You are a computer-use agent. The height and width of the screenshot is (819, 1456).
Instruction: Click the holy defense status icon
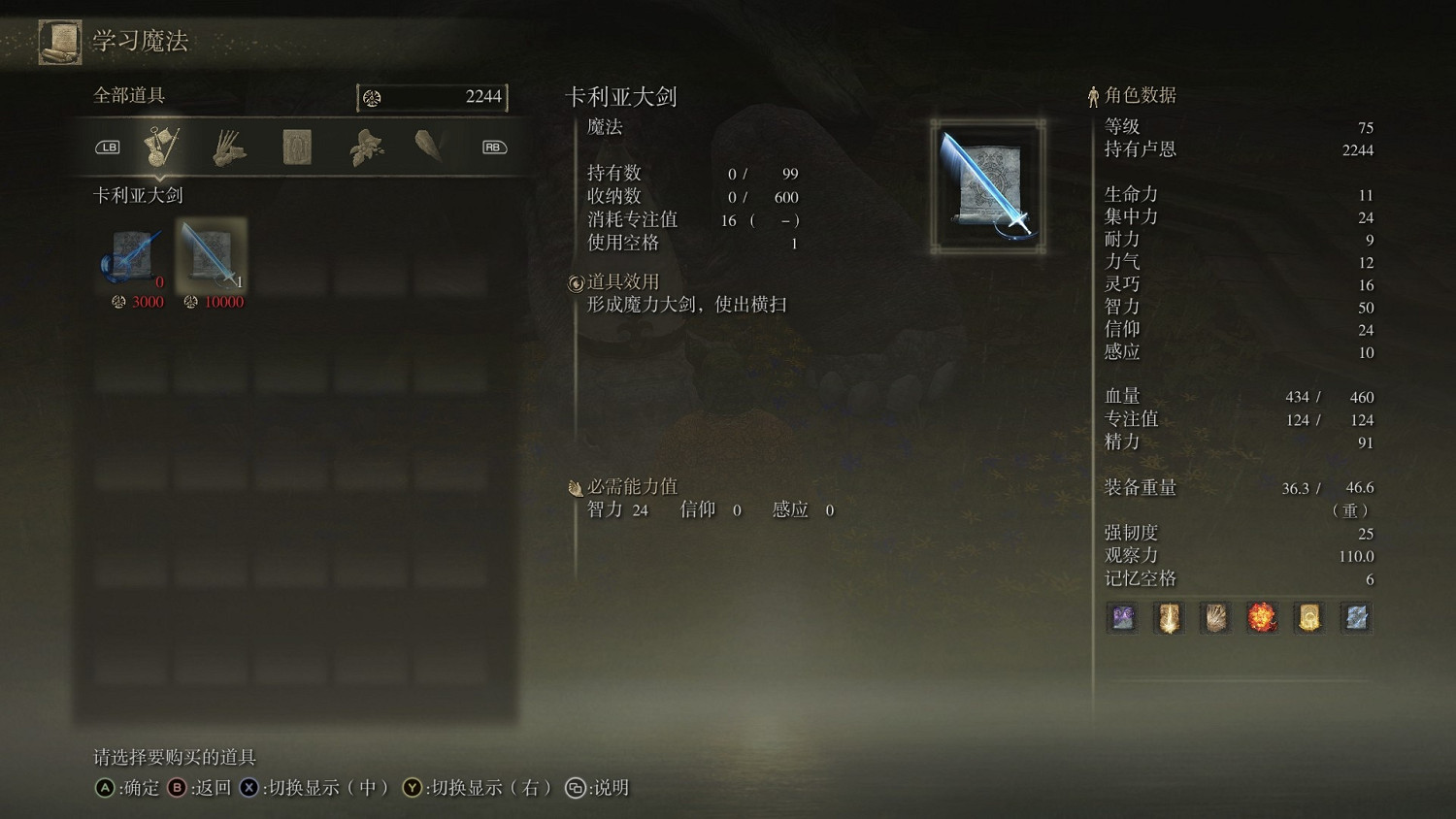click(x=1169, y=618)
